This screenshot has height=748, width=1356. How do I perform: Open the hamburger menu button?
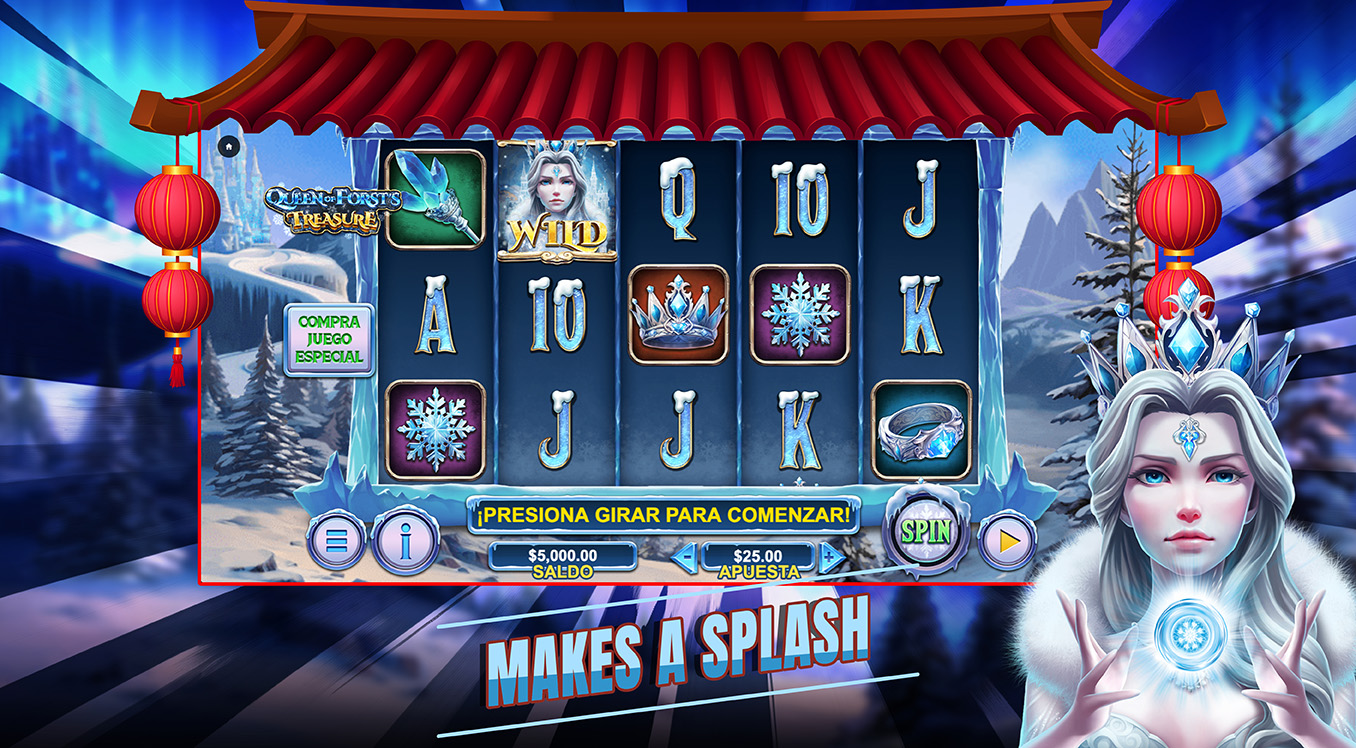pos(336,540)
